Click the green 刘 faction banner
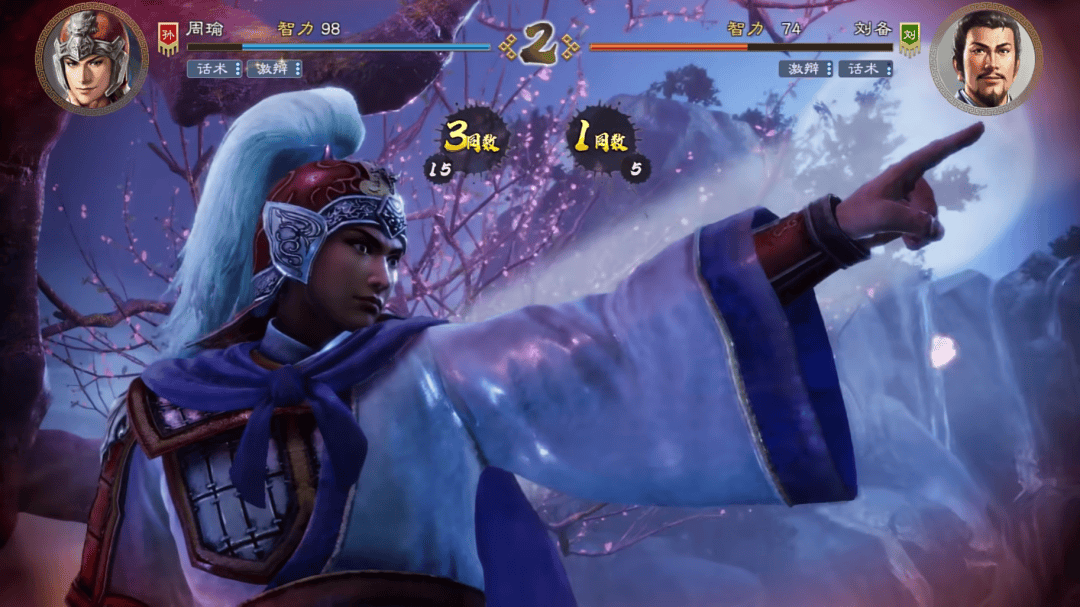 (x=909, y=38)
